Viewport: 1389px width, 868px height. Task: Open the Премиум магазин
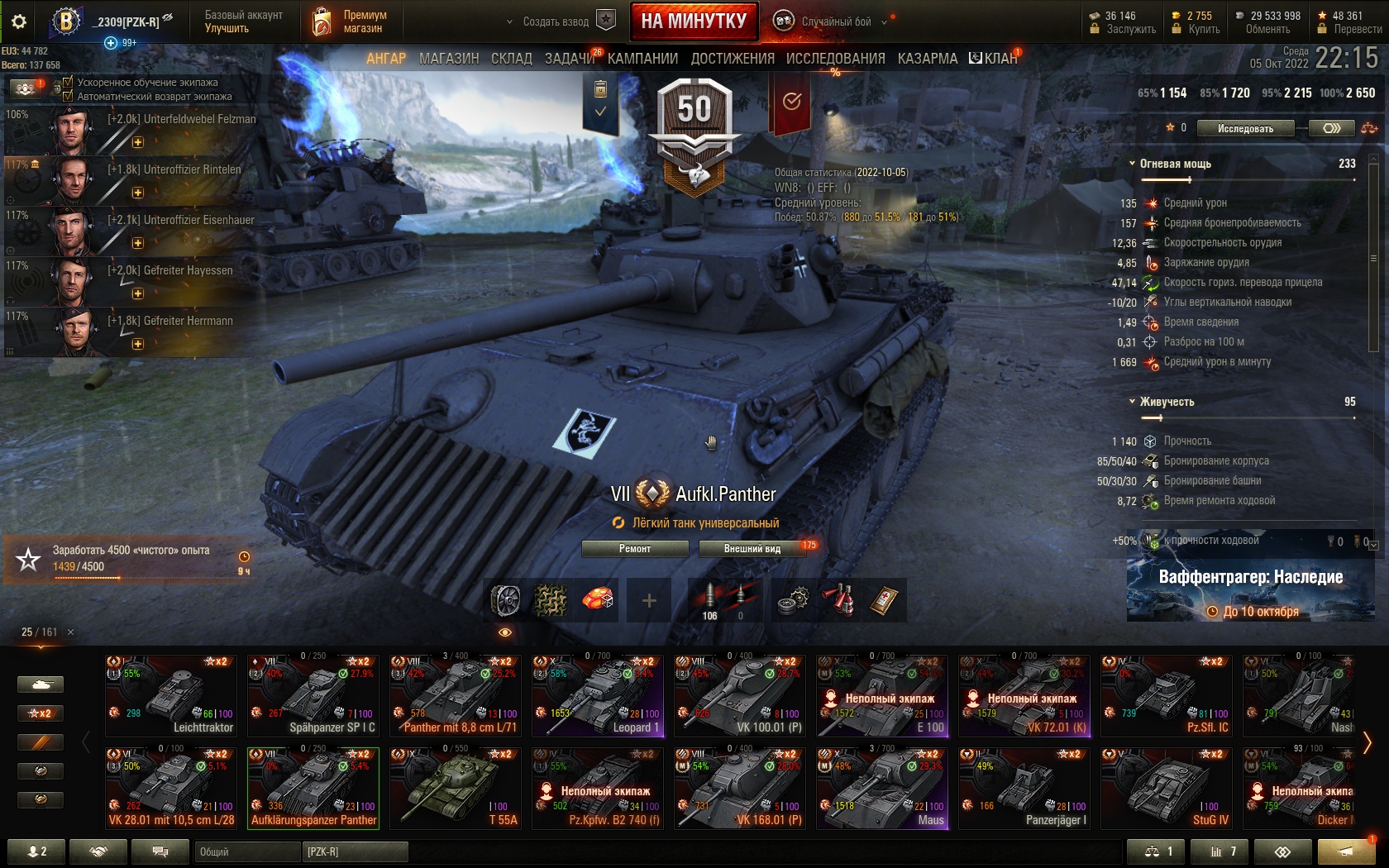coord(351,21)
